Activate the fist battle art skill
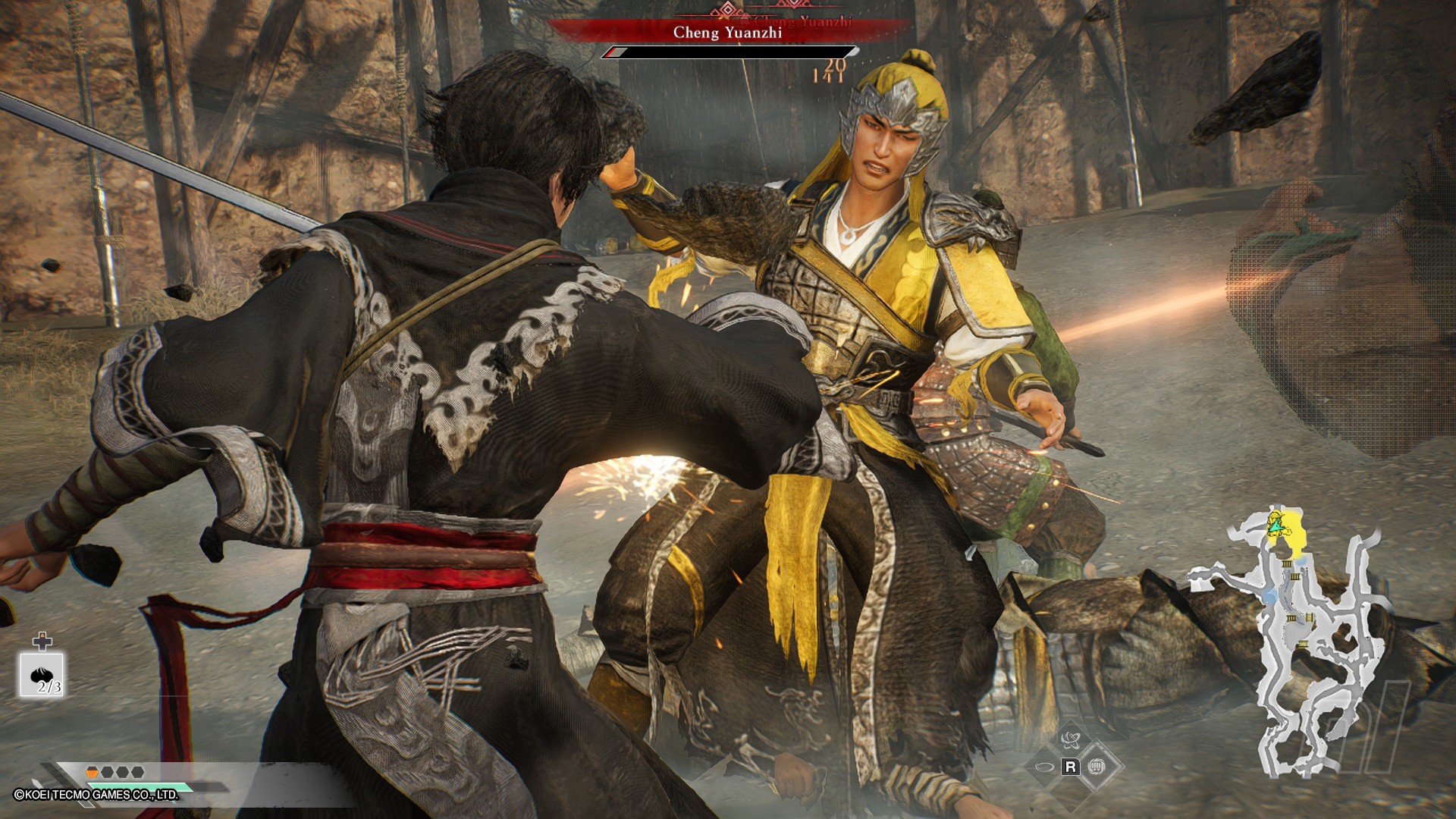 point(1097,767)
